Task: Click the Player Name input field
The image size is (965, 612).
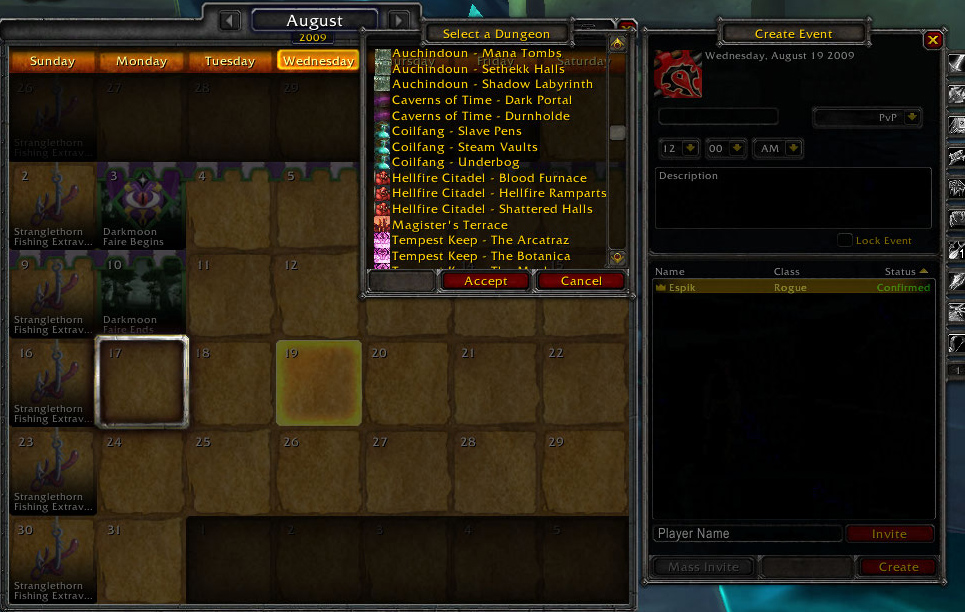Action: pos(747,534)
